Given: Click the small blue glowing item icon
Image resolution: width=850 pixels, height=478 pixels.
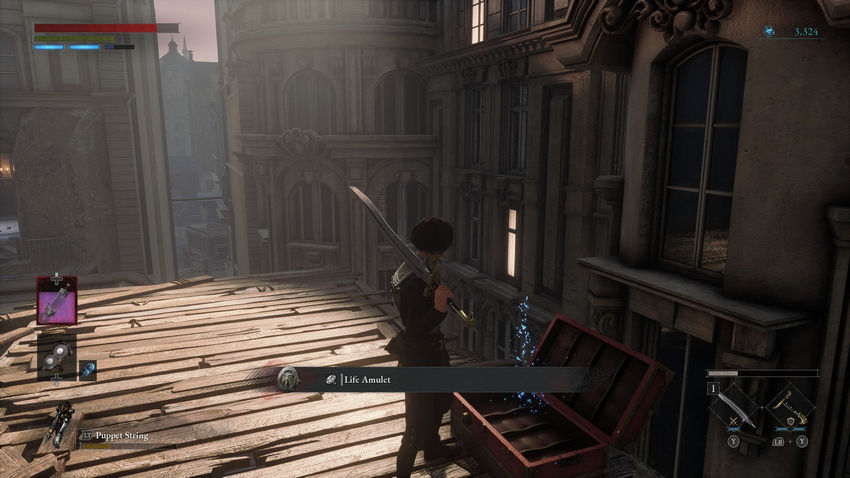Looking at the screenshot, I should point(88,370).
